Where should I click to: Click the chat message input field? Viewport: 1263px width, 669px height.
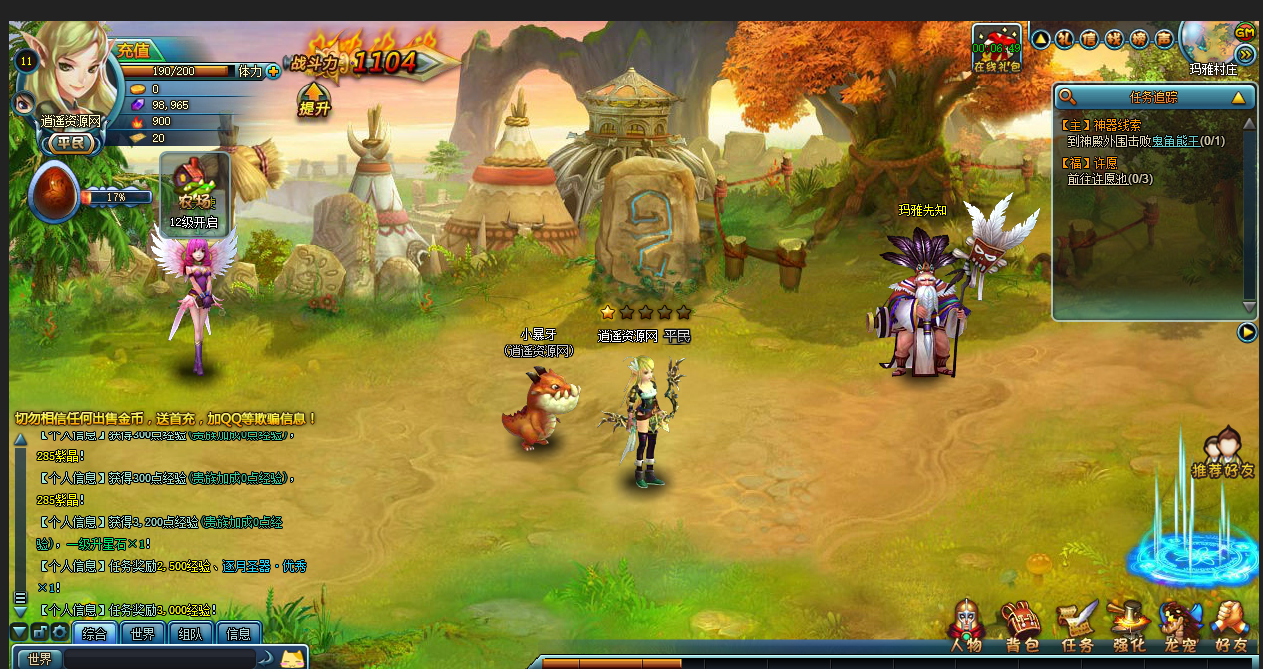tap(160, 659)
